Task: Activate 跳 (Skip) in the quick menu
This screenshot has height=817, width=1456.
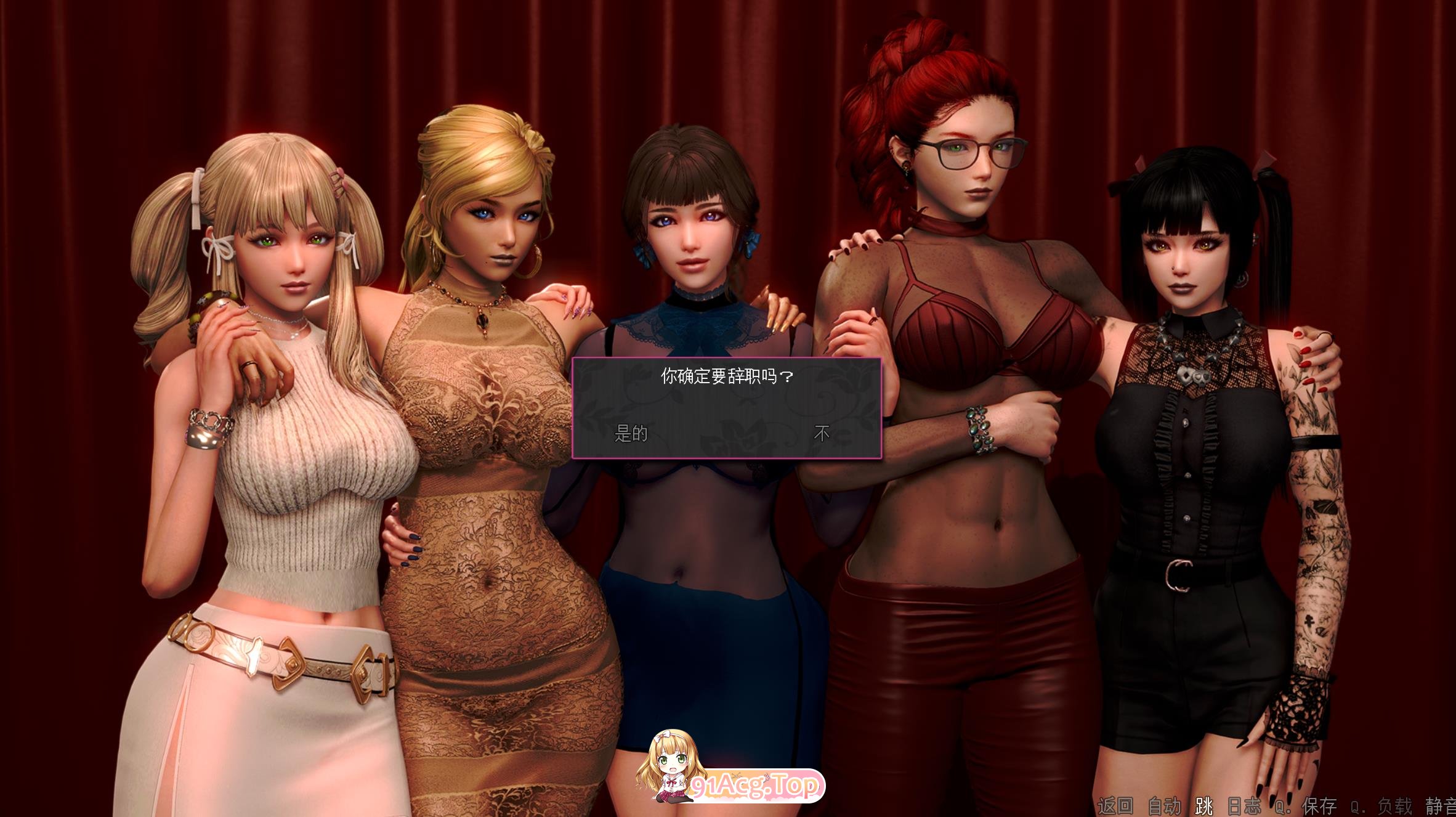Action: (x=1203, y=805)
